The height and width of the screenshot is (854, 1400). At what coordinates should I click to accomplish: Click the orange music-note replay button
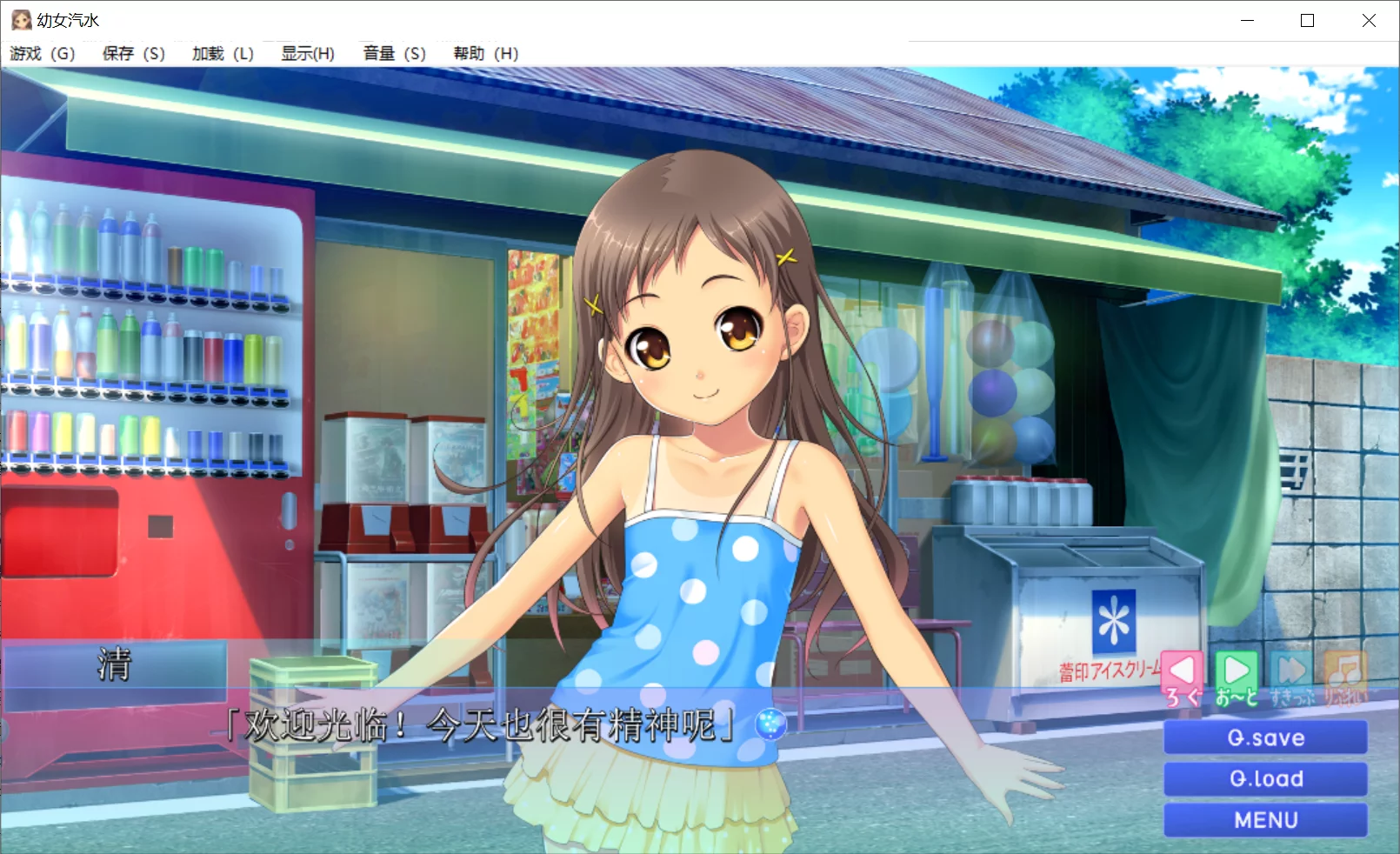(1344, 677)
